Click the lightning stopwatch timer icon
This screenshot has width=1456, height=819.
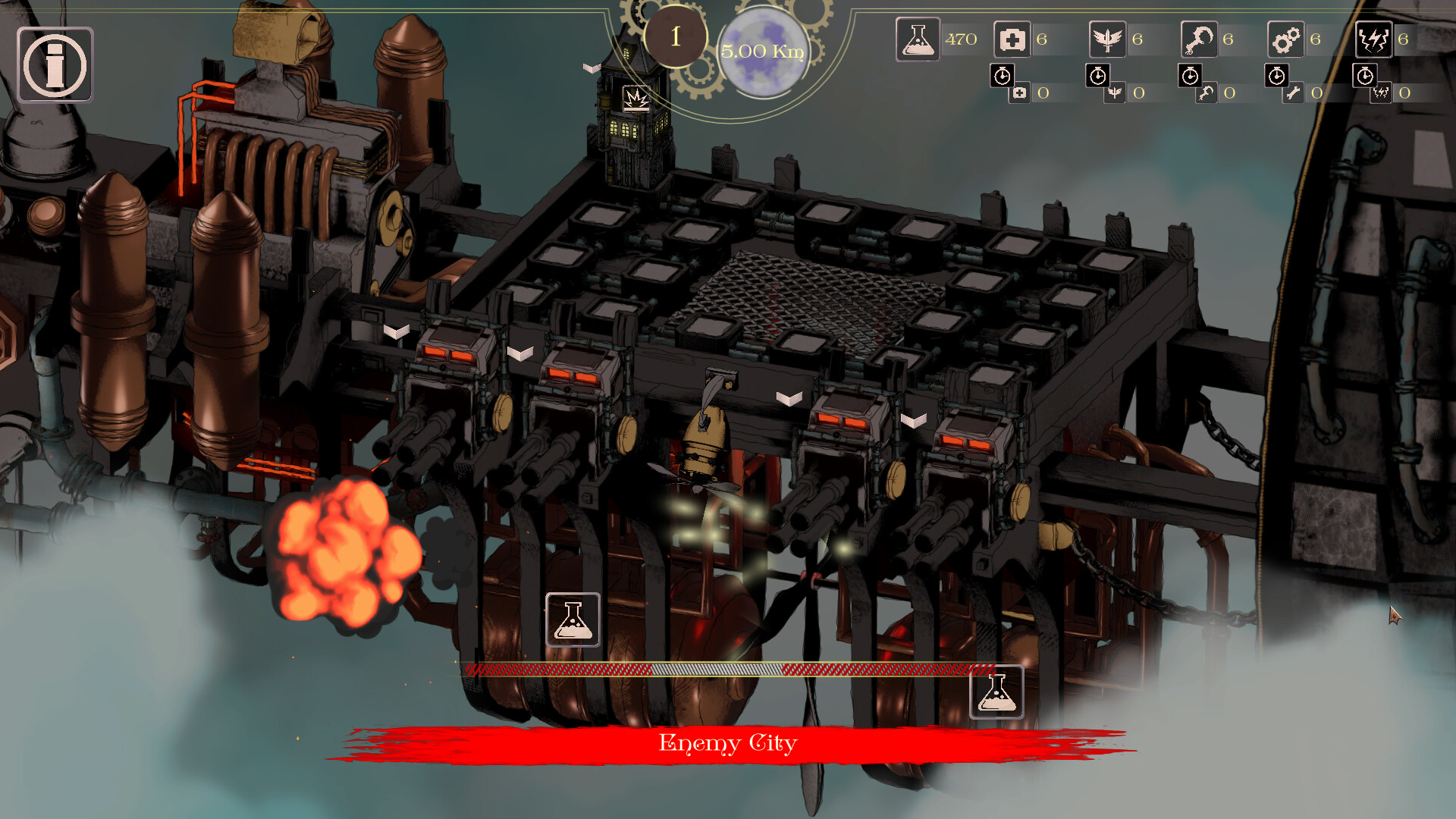pyautogui.click(x=1365, y=76)
